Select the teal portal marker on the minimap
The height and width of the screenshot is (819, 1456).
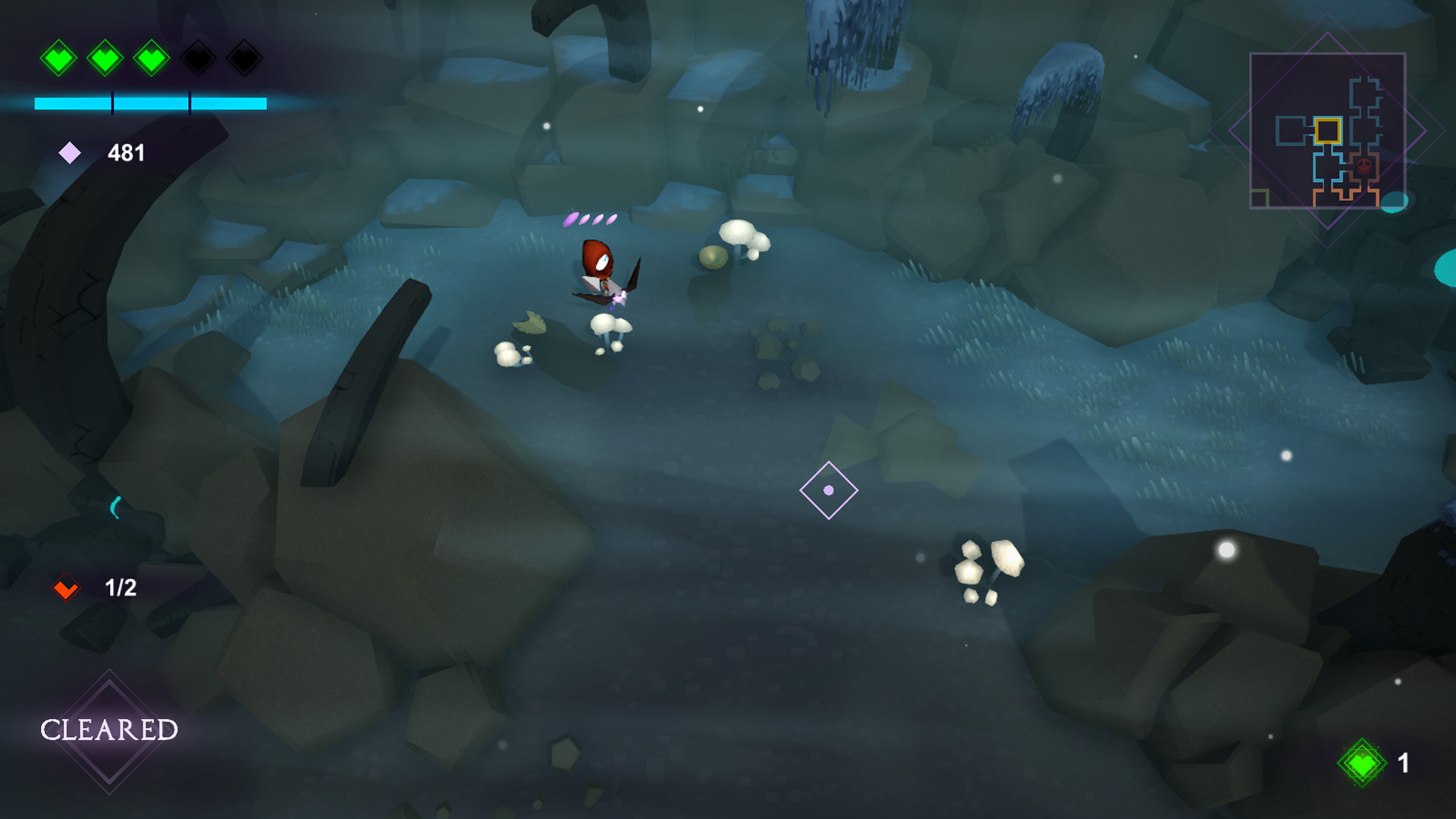click(1395, 201)
